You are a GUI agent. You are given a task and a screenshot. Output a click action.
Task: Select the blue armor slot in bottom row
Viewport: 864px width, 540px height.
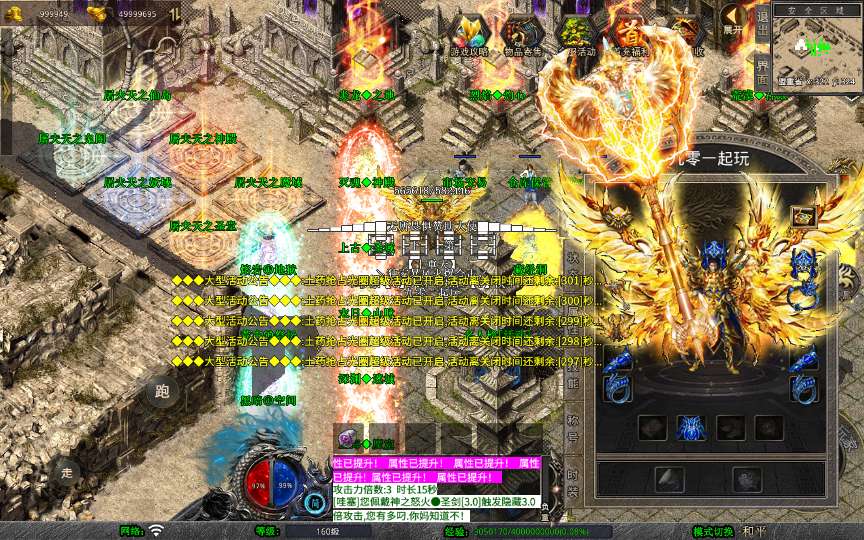click(691, 428)
